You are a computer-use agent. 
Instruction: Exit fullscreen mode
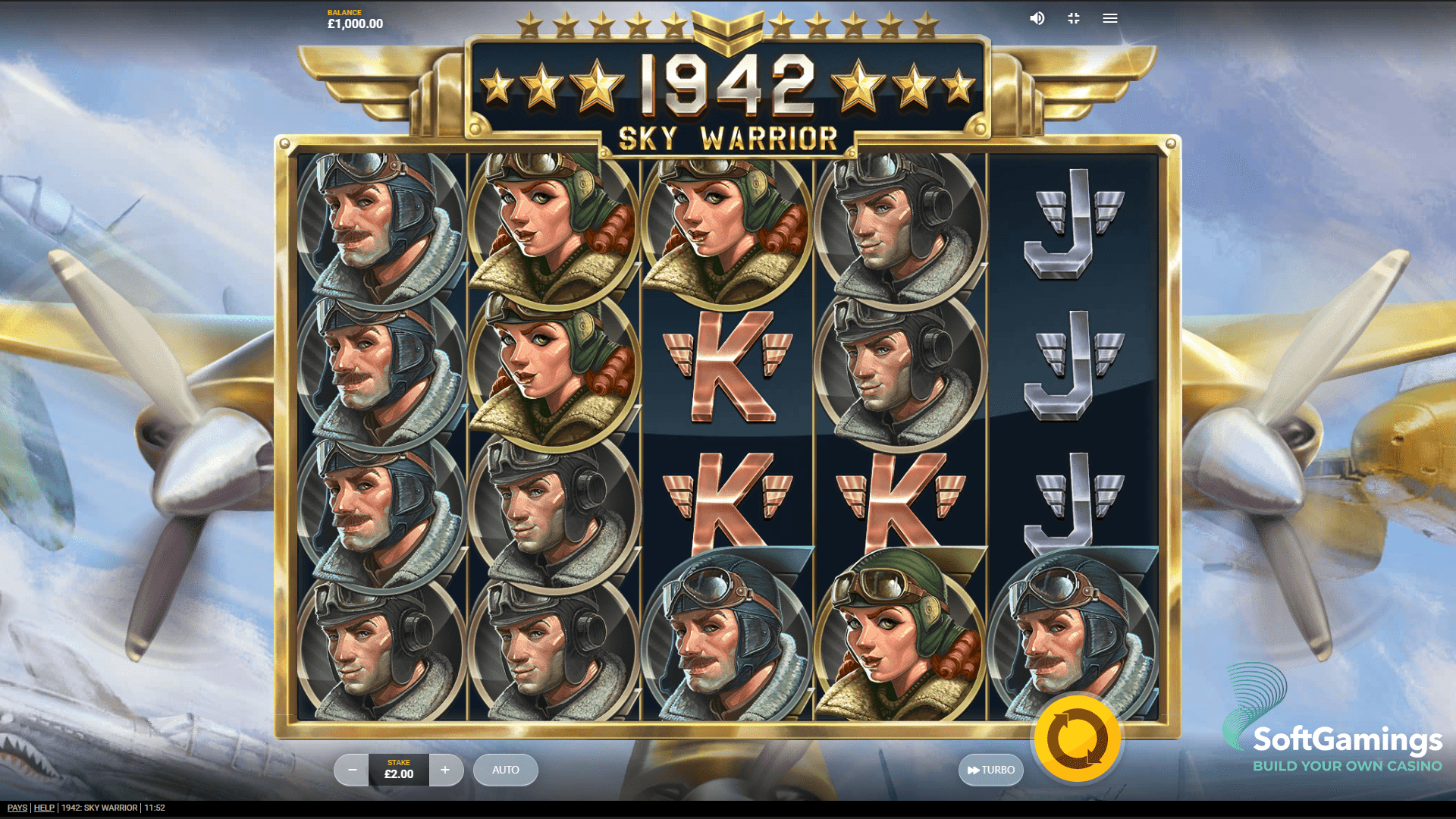pyautogui.click(x=1073, y=18)
